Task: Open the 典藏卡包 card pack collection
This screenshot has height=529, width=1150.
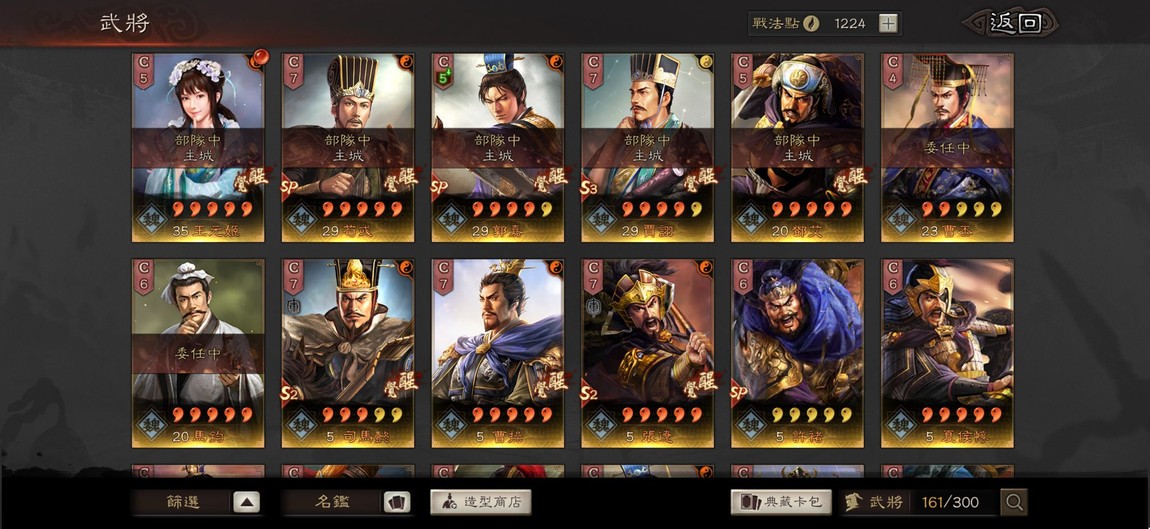Action: coord(781,502)
